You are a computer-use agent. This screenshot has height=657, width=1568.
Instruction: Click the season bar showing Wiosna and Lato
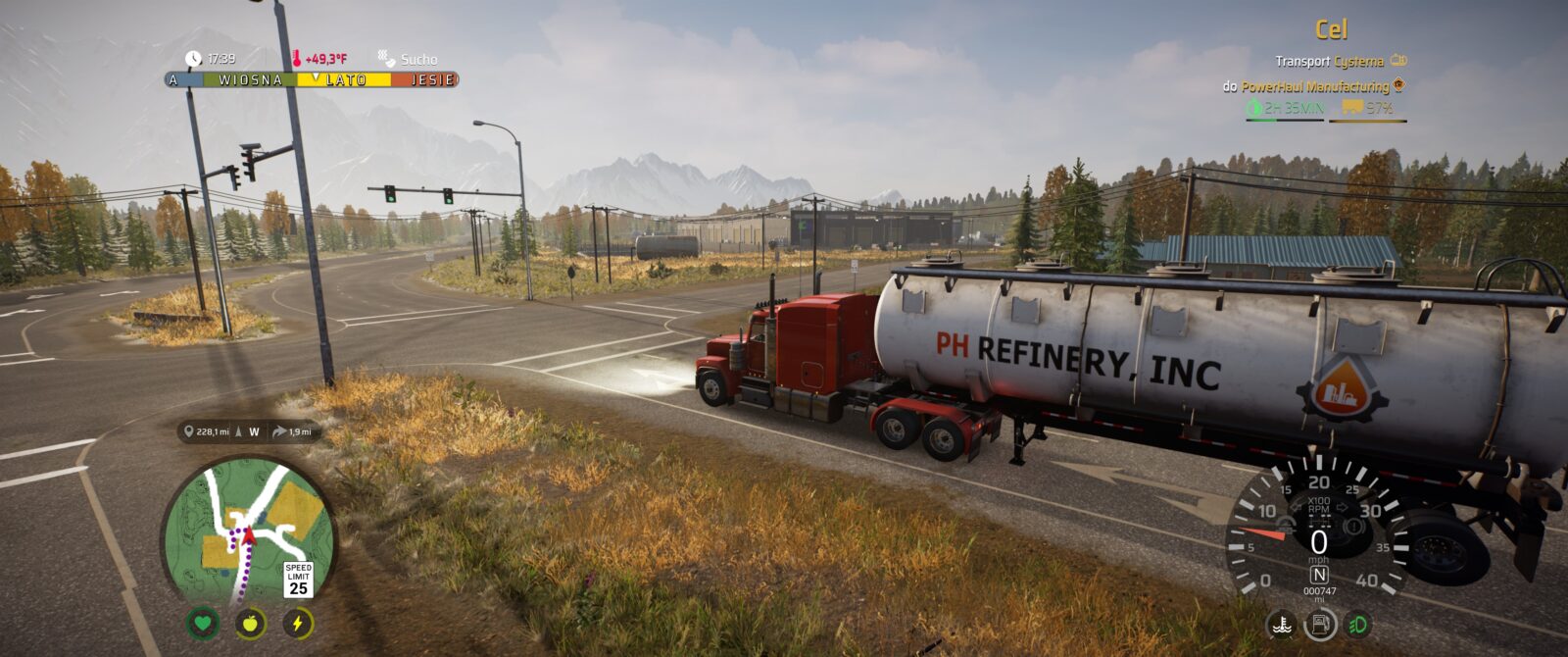312,80
